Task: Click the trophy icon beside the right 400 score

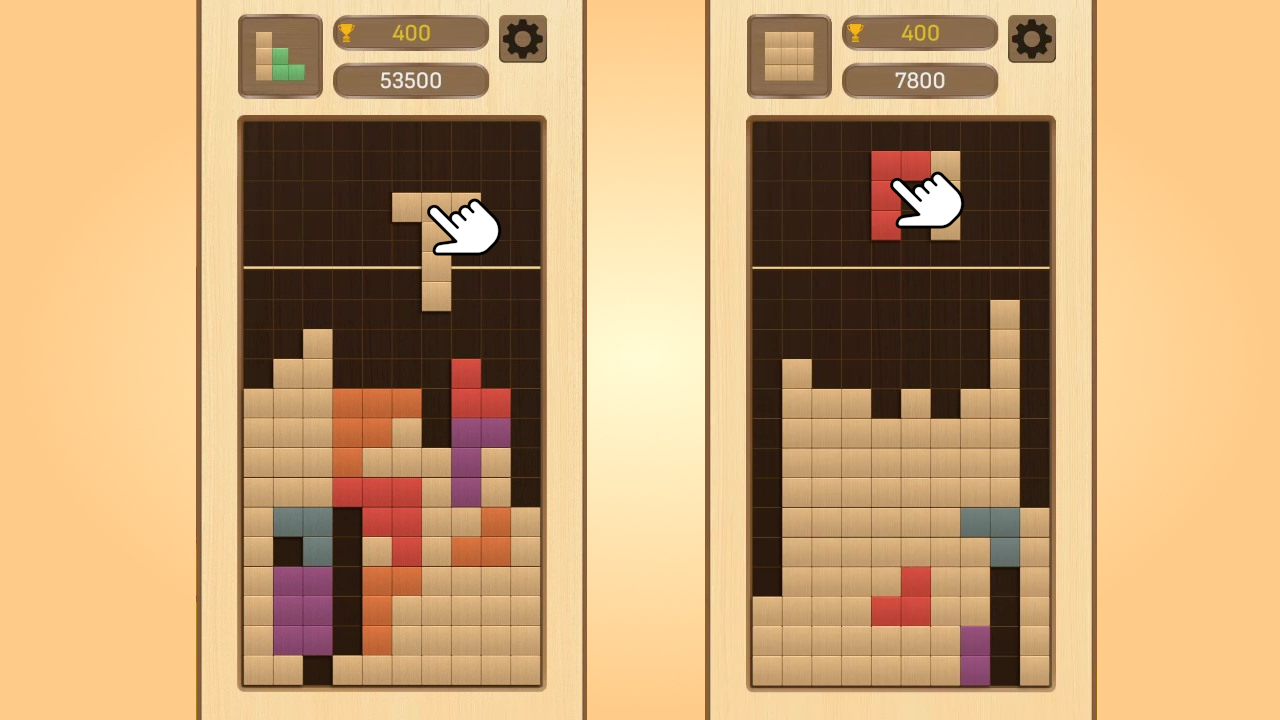Action: pos(855,32)
